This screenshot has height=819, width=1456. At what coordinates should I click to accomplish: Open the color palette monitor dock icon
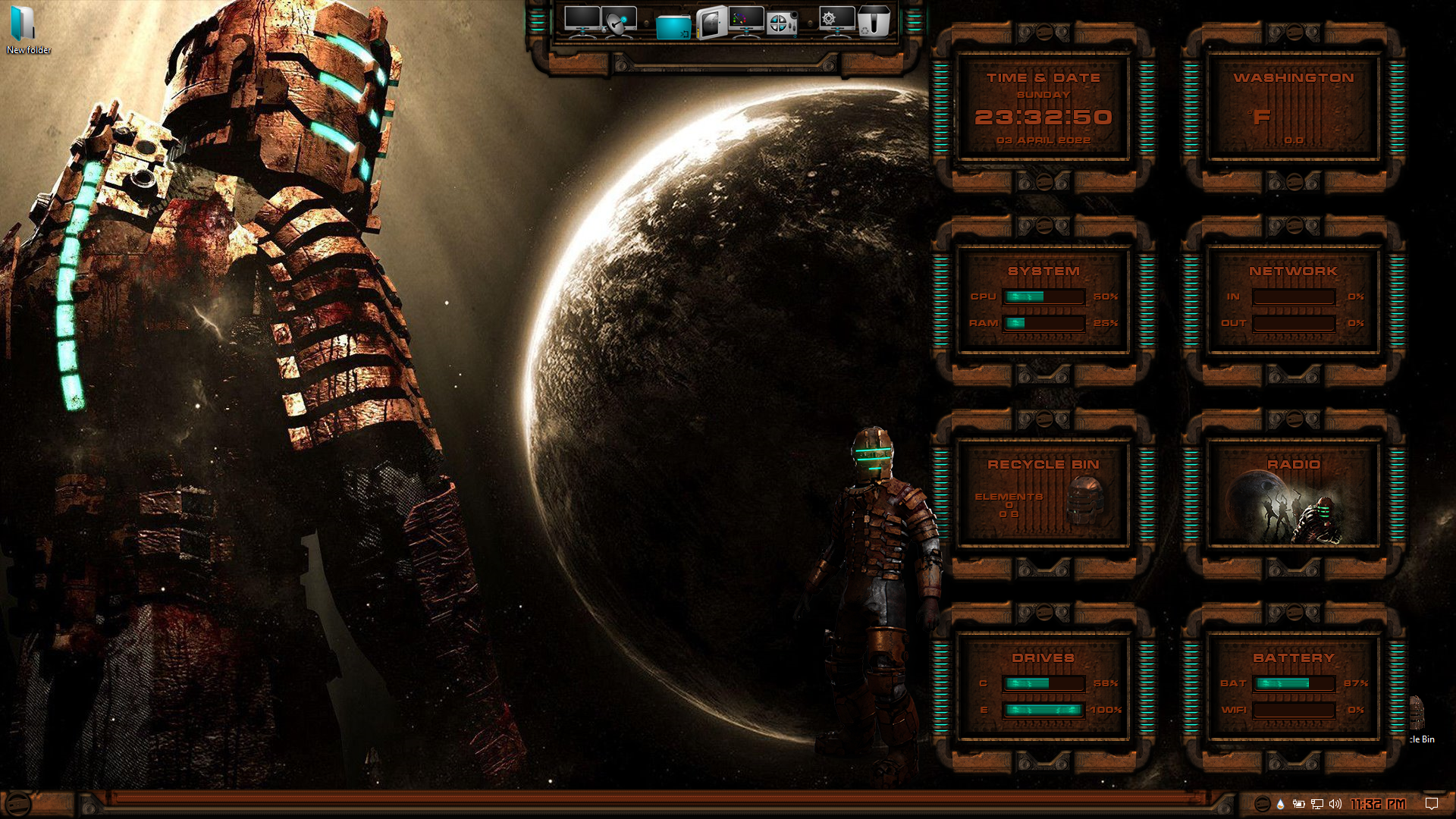coord(746,21)
